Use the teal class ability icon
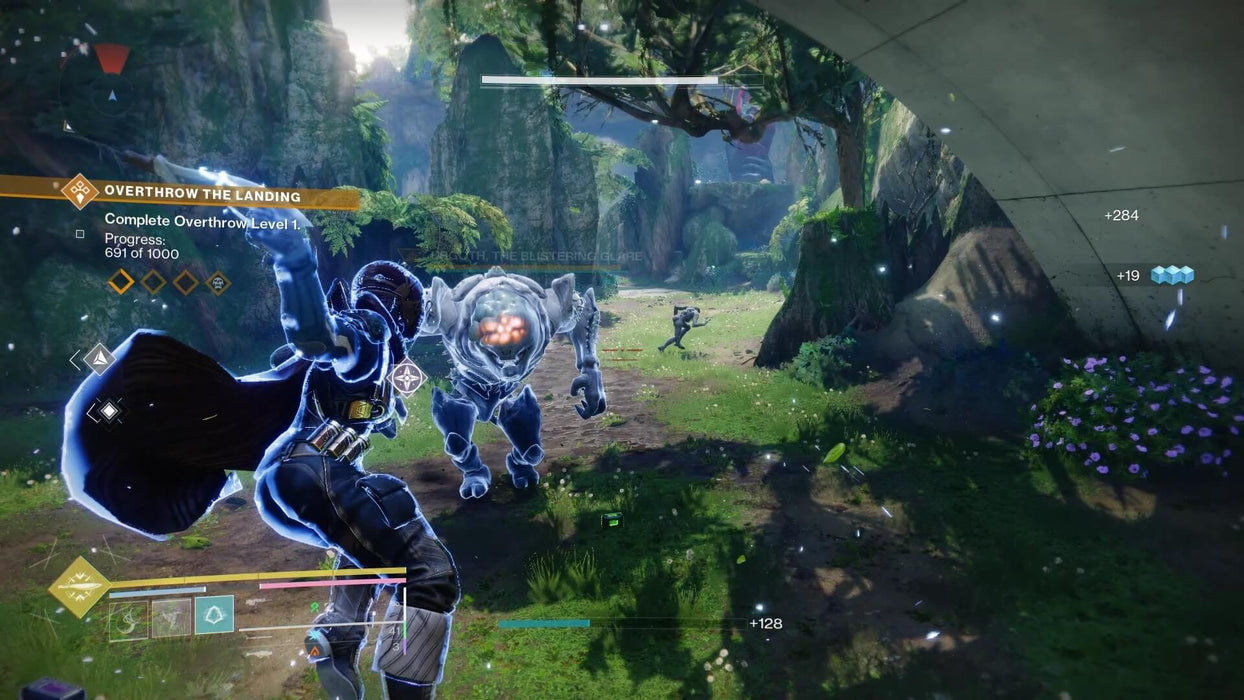Viewport: 1244px width, 700px height. point(215,615)
